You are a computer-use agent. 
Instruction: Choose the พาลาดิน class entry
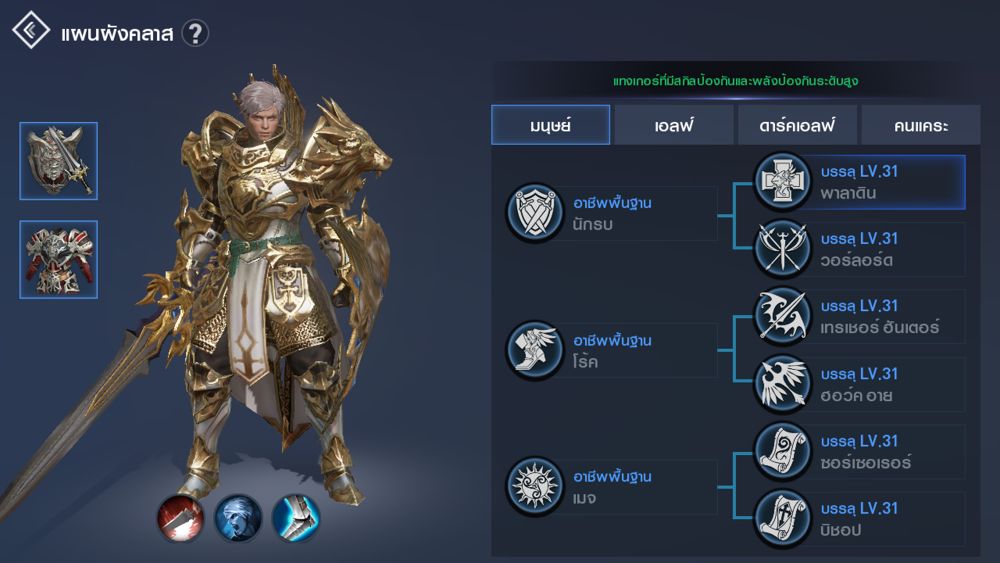tap(860, 182)
